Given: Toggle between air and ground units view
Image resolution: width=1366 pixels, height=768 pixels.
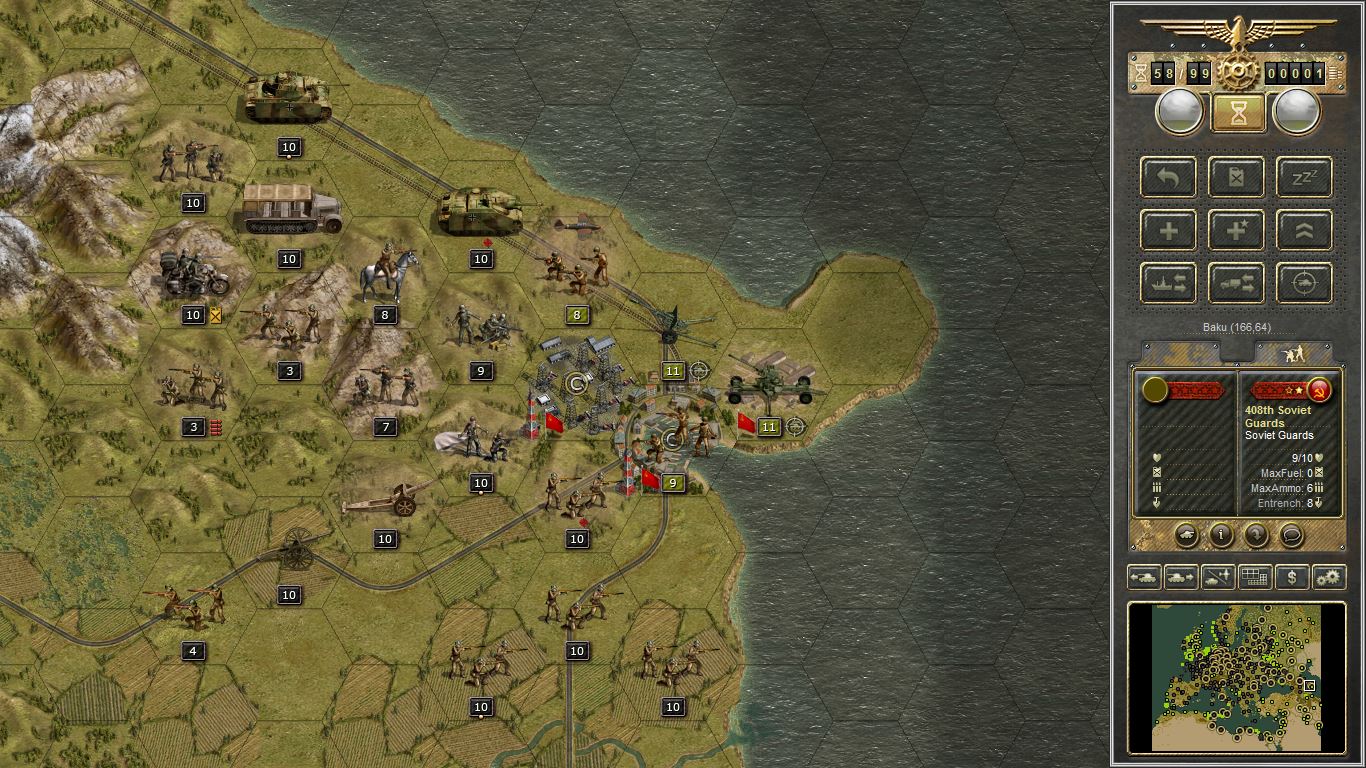Looking at the screenshot, I should tap(1217, 577).
